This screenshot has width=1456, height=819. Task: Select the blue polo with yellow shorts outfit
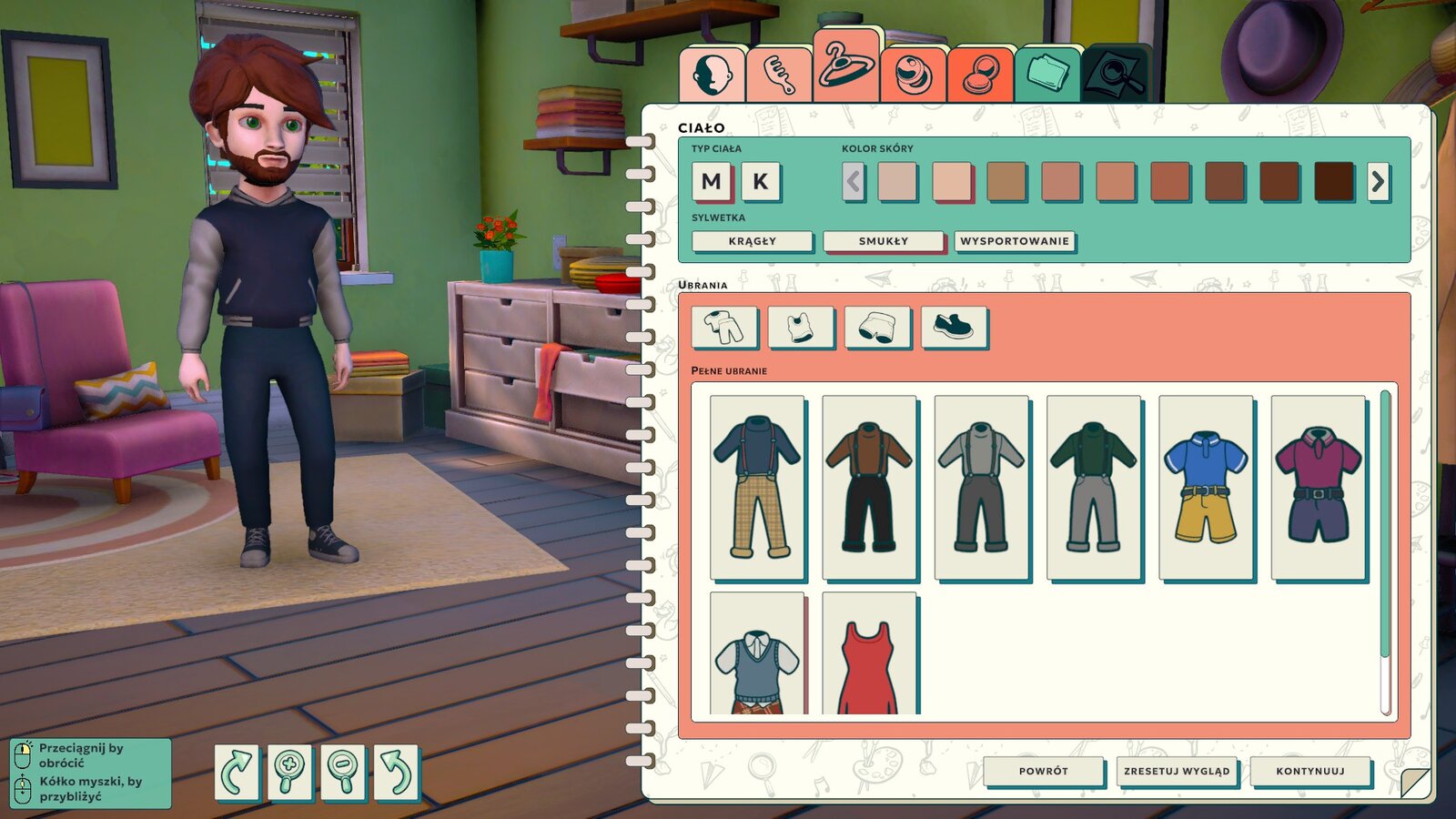[1206, 487]
